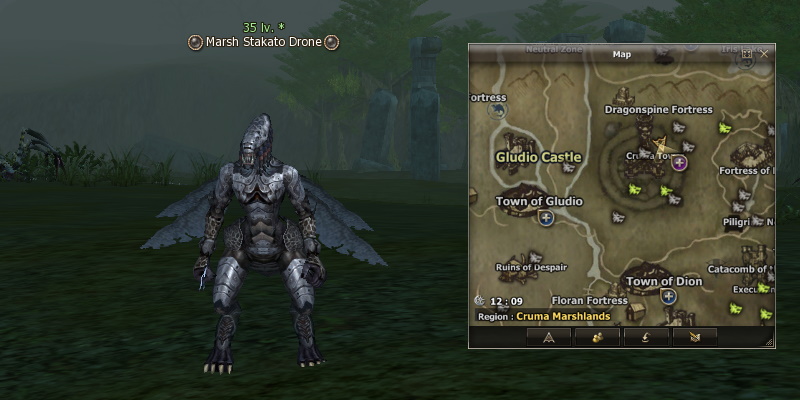Click the Marsh Stakato Drone target name
Screen dimensions: 800x400
(x=264, y=42)
